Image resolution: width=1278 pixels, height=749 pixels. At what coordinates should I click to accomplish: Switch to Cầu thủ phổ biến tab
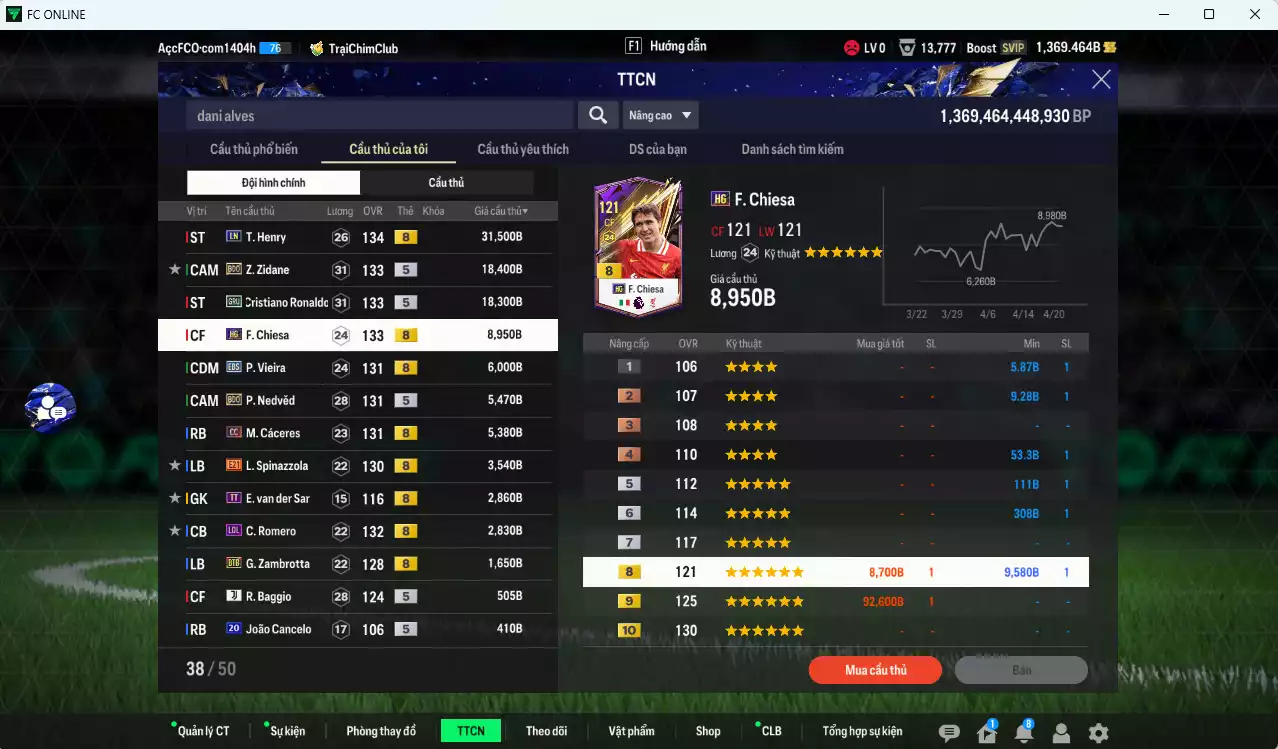pos(254,149)
